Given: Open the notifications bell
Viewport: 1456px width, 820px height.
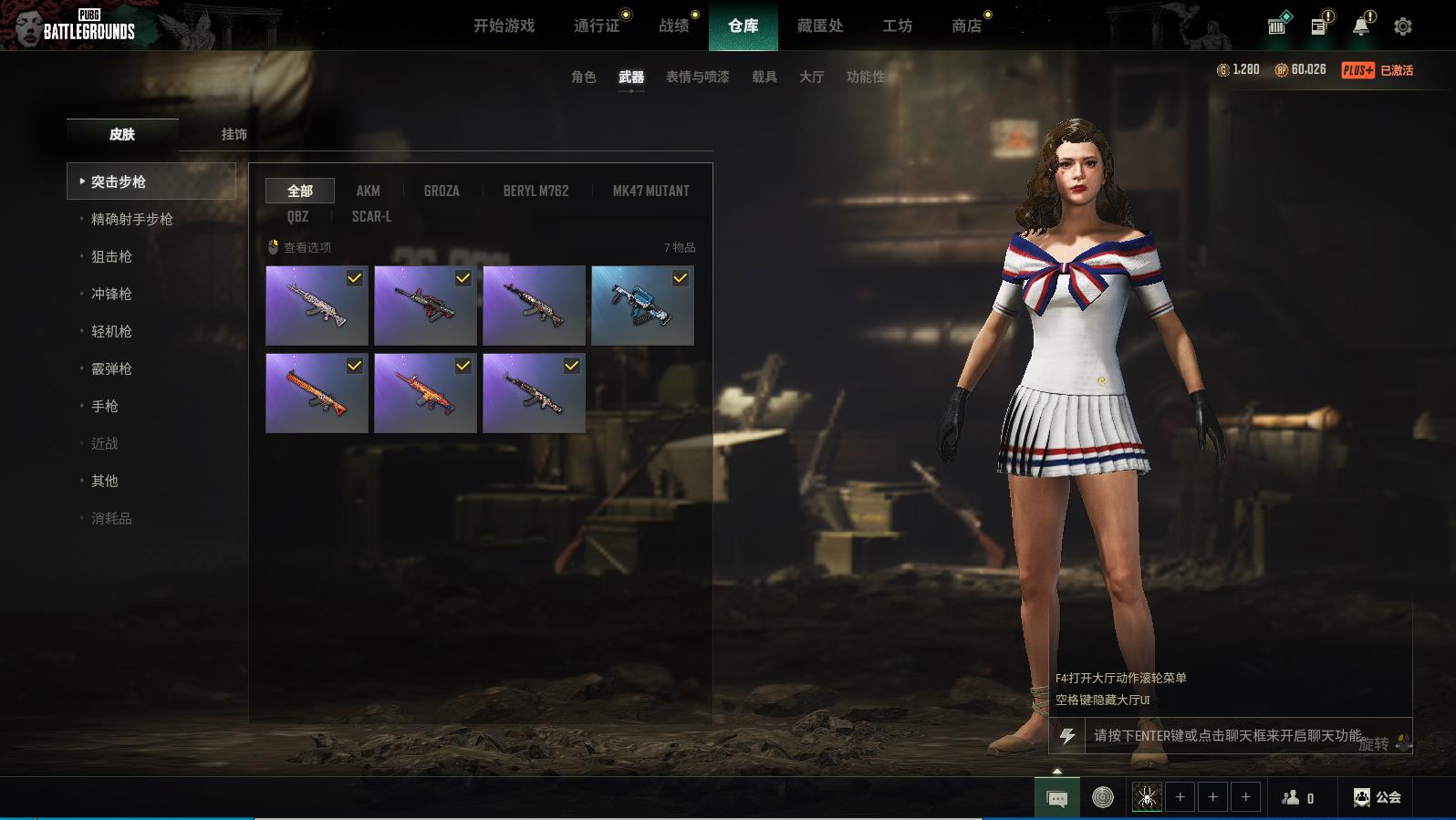Looking at the screenshot, I should click(x=1360, y=26).
